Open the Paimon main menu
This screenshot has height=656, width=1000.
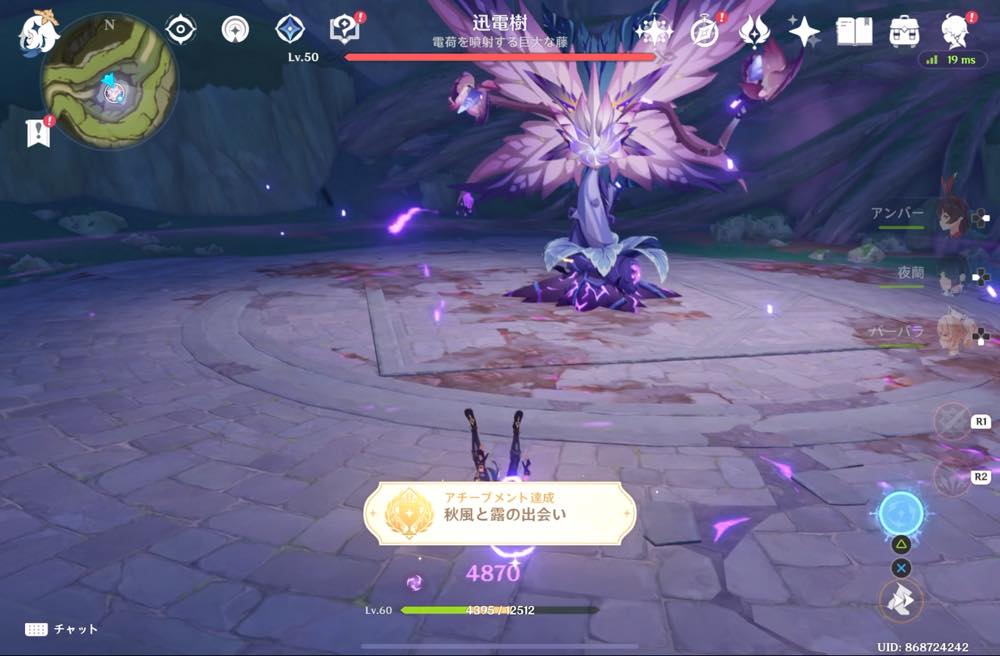click(x=38, y=33)
